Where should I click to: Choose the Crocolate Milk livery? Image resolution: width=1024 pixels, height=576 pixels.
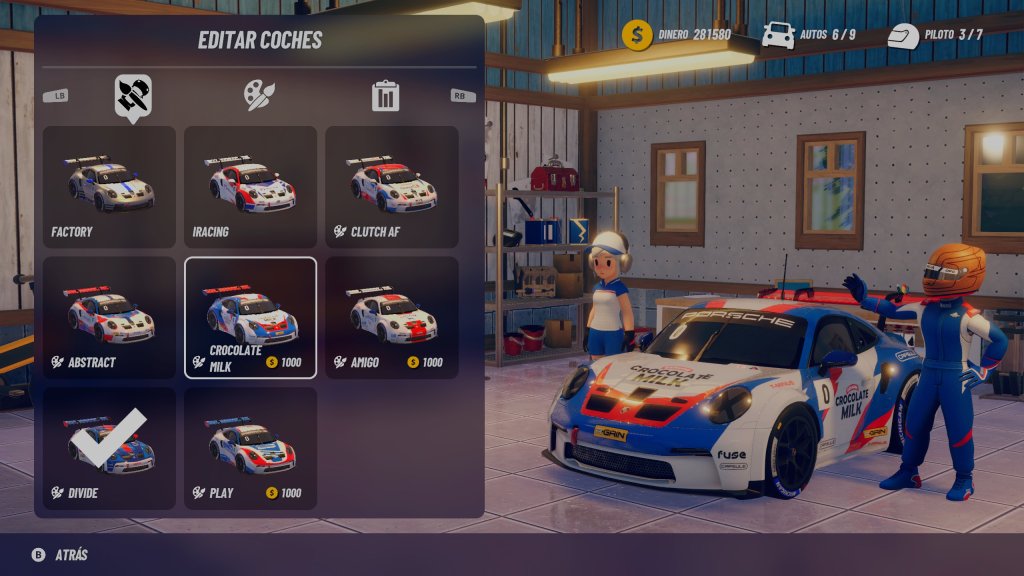(250, 318)
